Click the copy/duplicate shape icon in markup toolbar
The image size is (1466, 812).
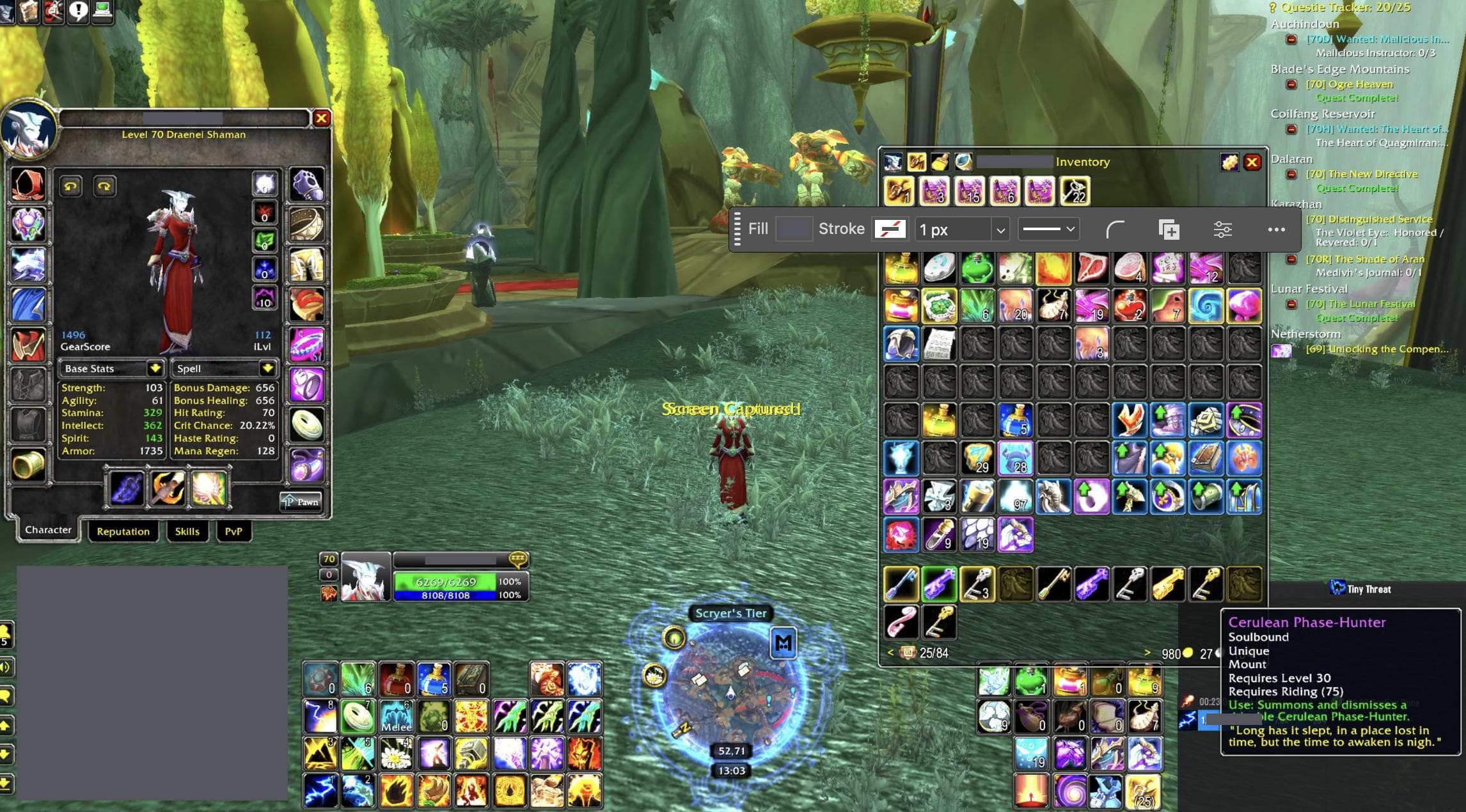(1168, 229)
